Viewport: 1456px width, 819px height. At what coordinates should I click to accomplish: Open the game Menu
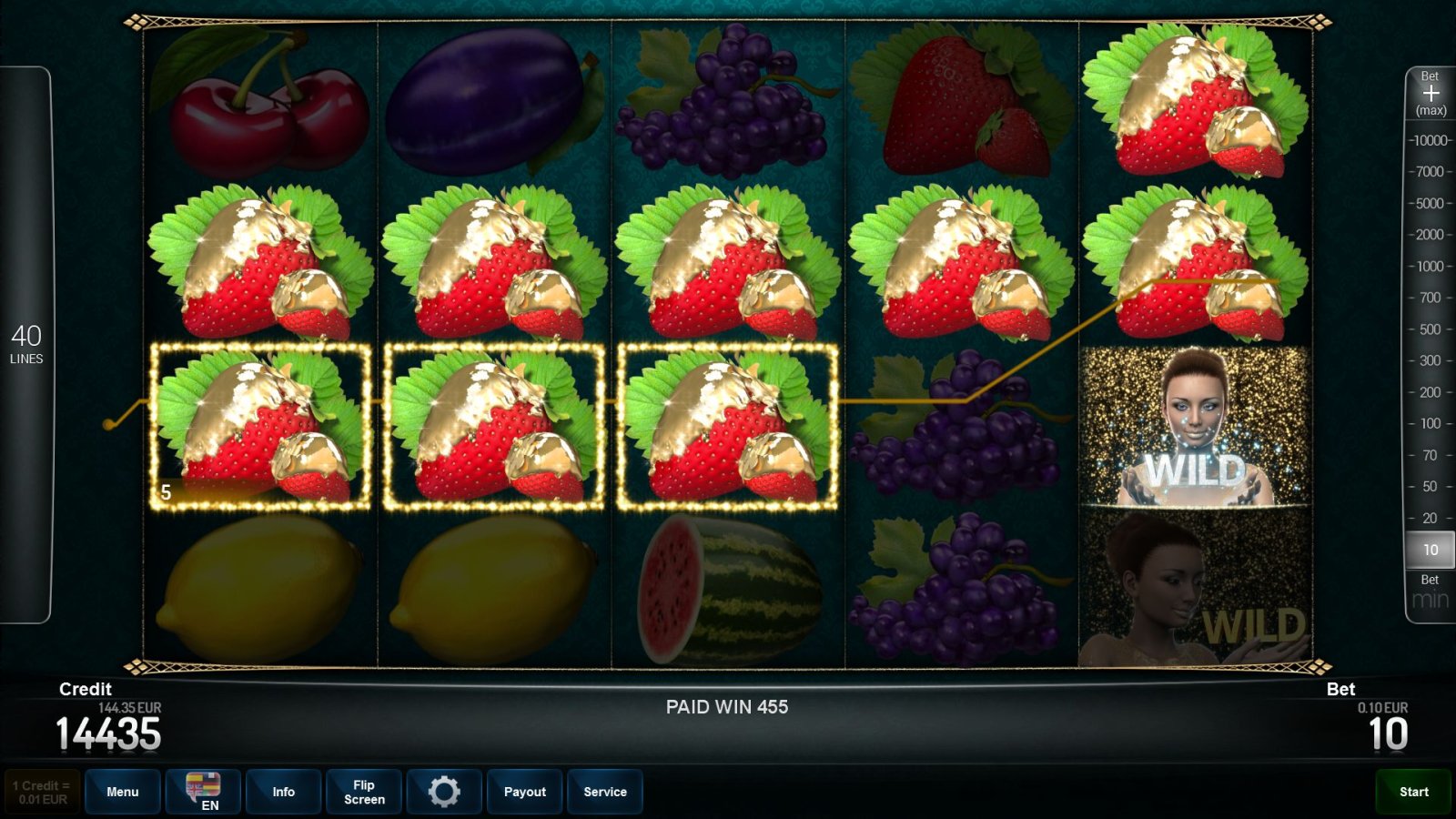pos(123,792)
